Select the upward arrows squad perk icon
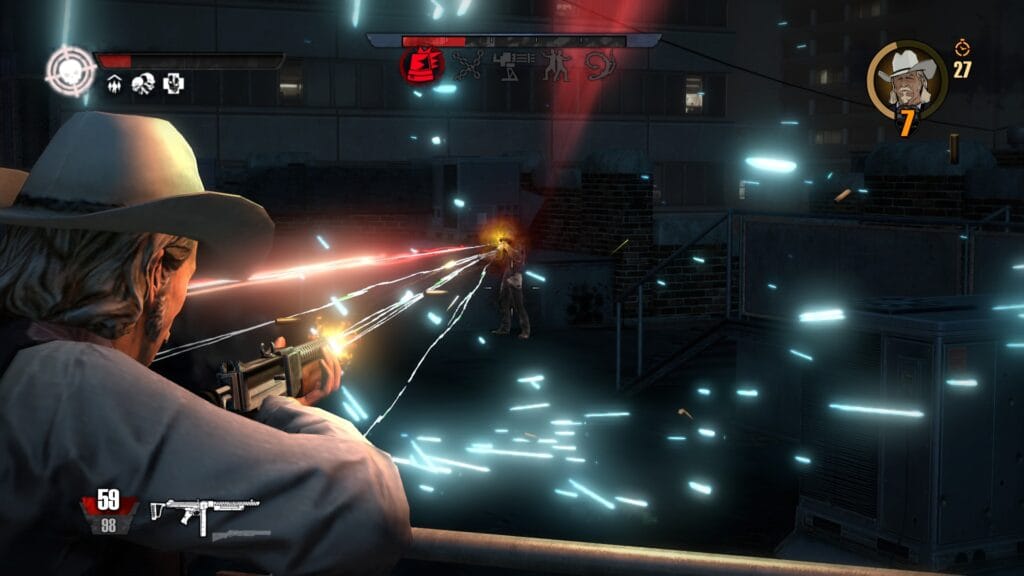The image size is (1024, 576). pyautogui.click(x=115, y=84)
